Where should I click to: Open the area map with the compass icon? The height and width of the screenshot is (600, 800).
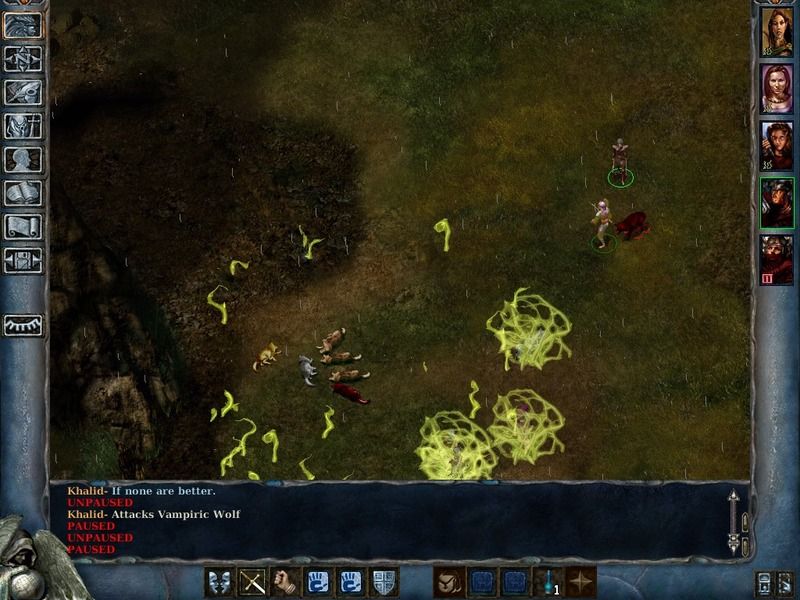pyautogui.click(x=23, y=59)
